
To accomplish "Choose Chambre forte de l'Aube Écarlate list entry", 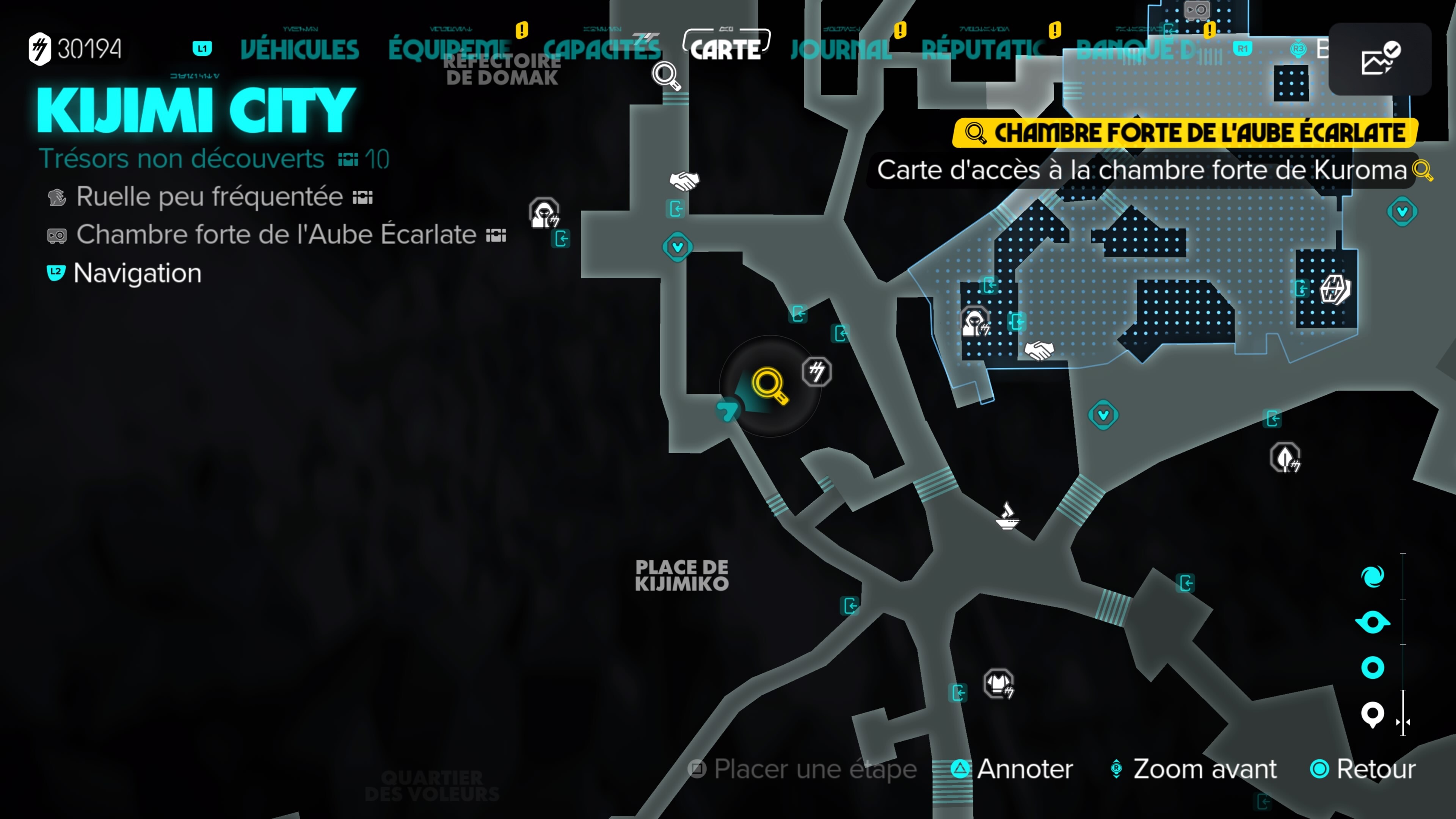I will coord(276,235).
